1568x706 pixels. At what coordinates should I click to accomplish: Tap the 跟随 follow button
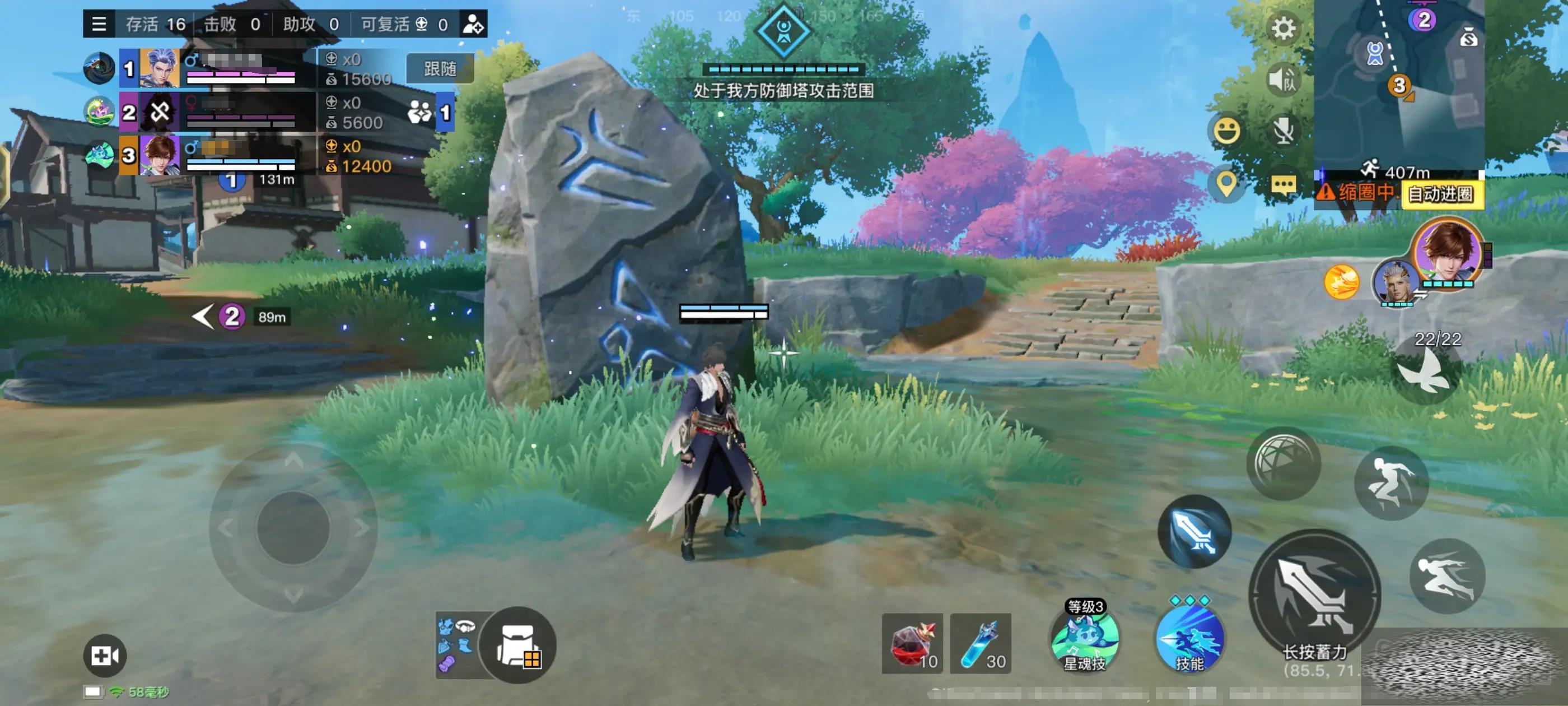click(440, 69)
